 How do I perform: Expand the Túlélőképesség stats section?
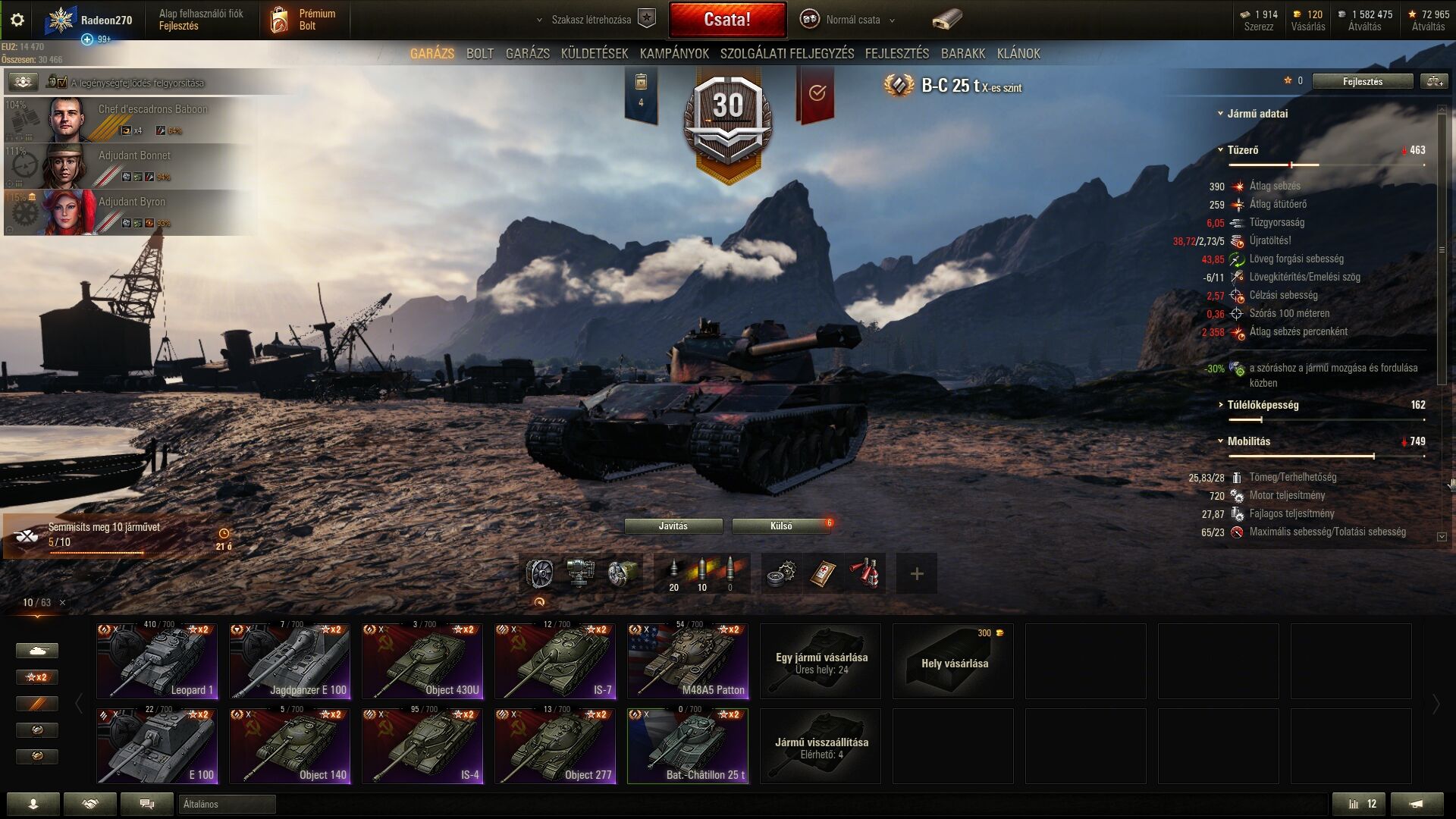coord(1263,405)
